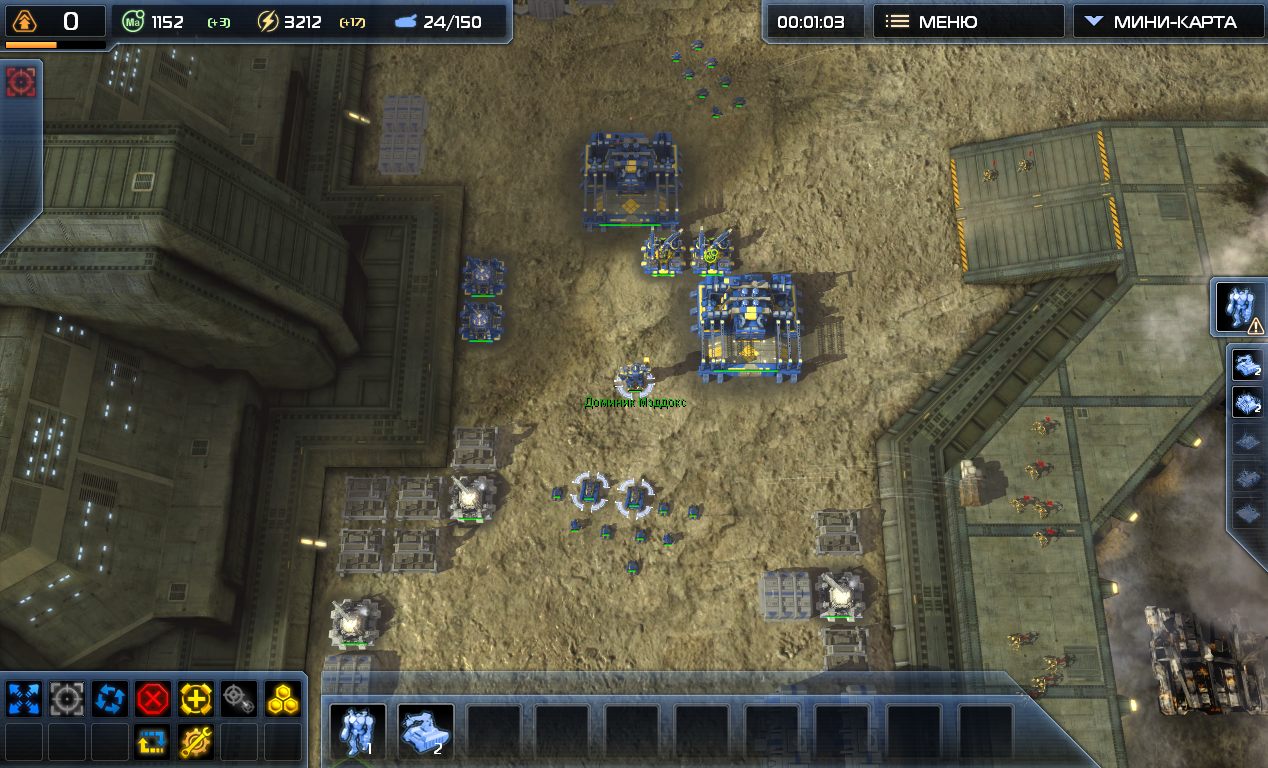The width and height of the screenshot is (1268, 768).
Task: Choose the grey crosshair attack command
Action: [x=67, y=698]
